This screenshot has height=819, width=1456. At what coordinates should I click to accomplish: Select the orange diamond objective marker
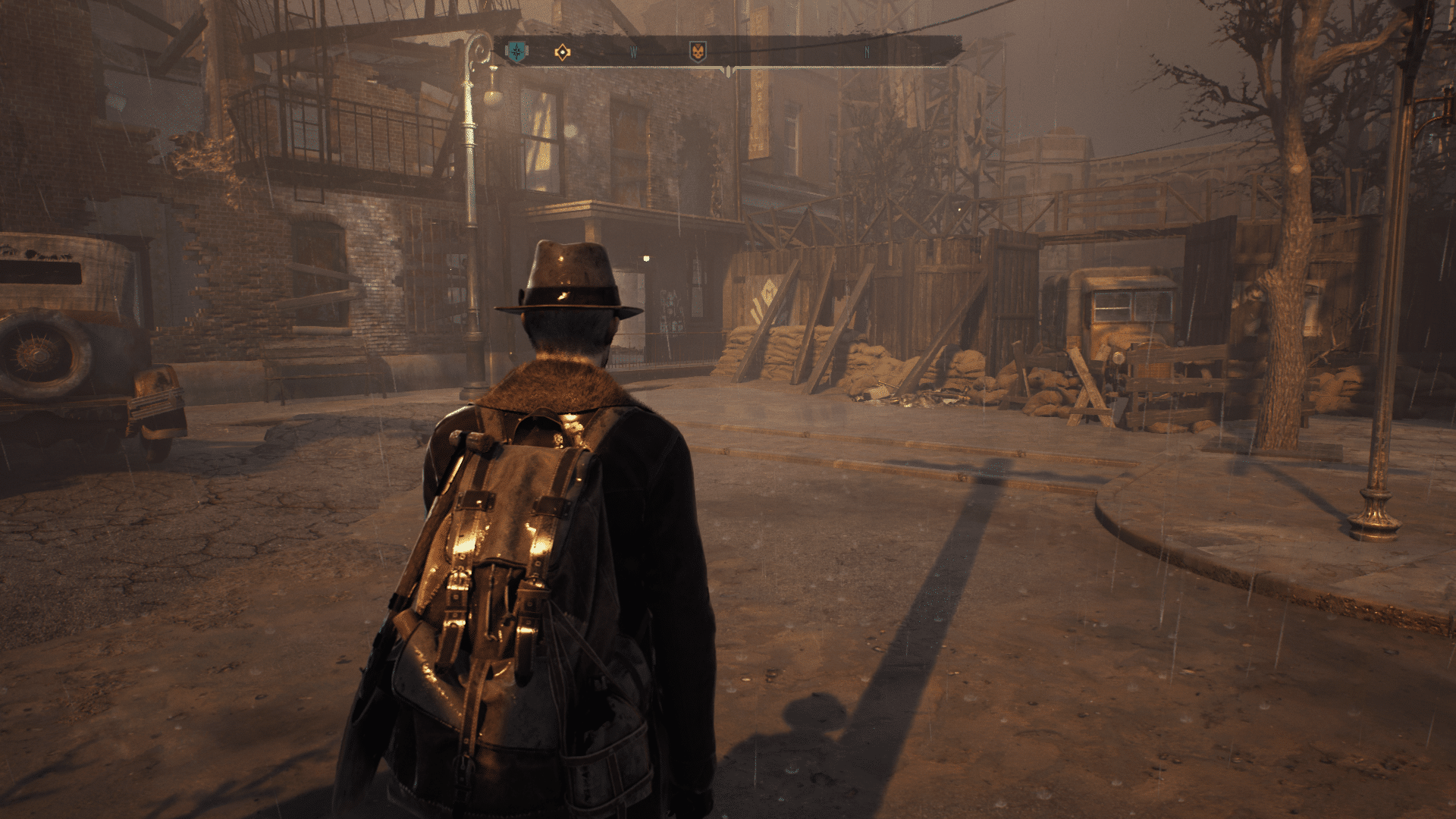pyautogui.click(x=562, y=52)
